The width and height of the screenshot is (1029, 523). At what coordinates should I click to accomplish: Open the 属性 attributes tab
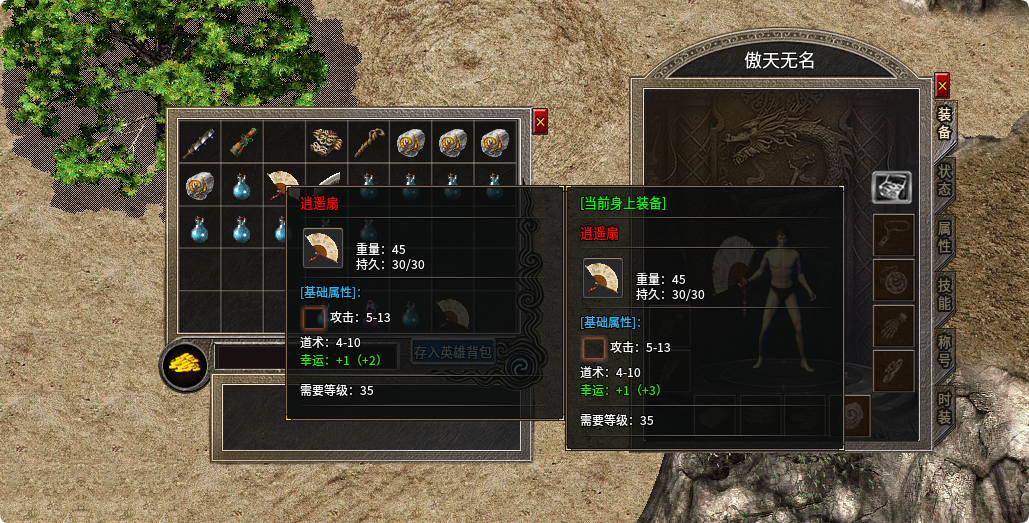pyautogui.click(x=944, y=237)
